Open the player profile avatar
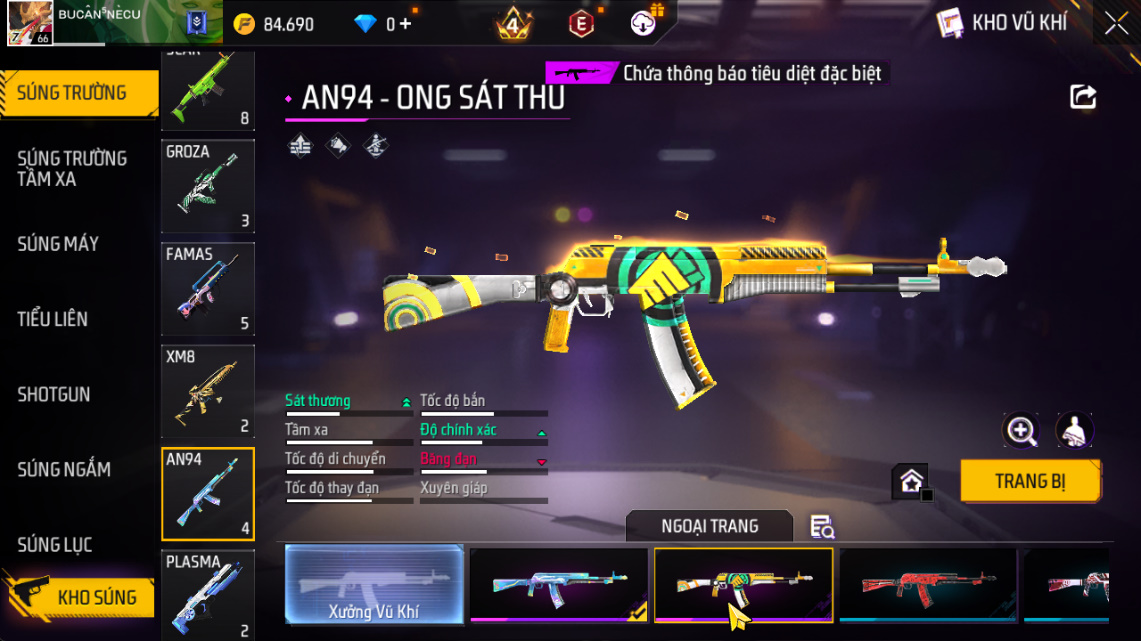 [30, 23]
